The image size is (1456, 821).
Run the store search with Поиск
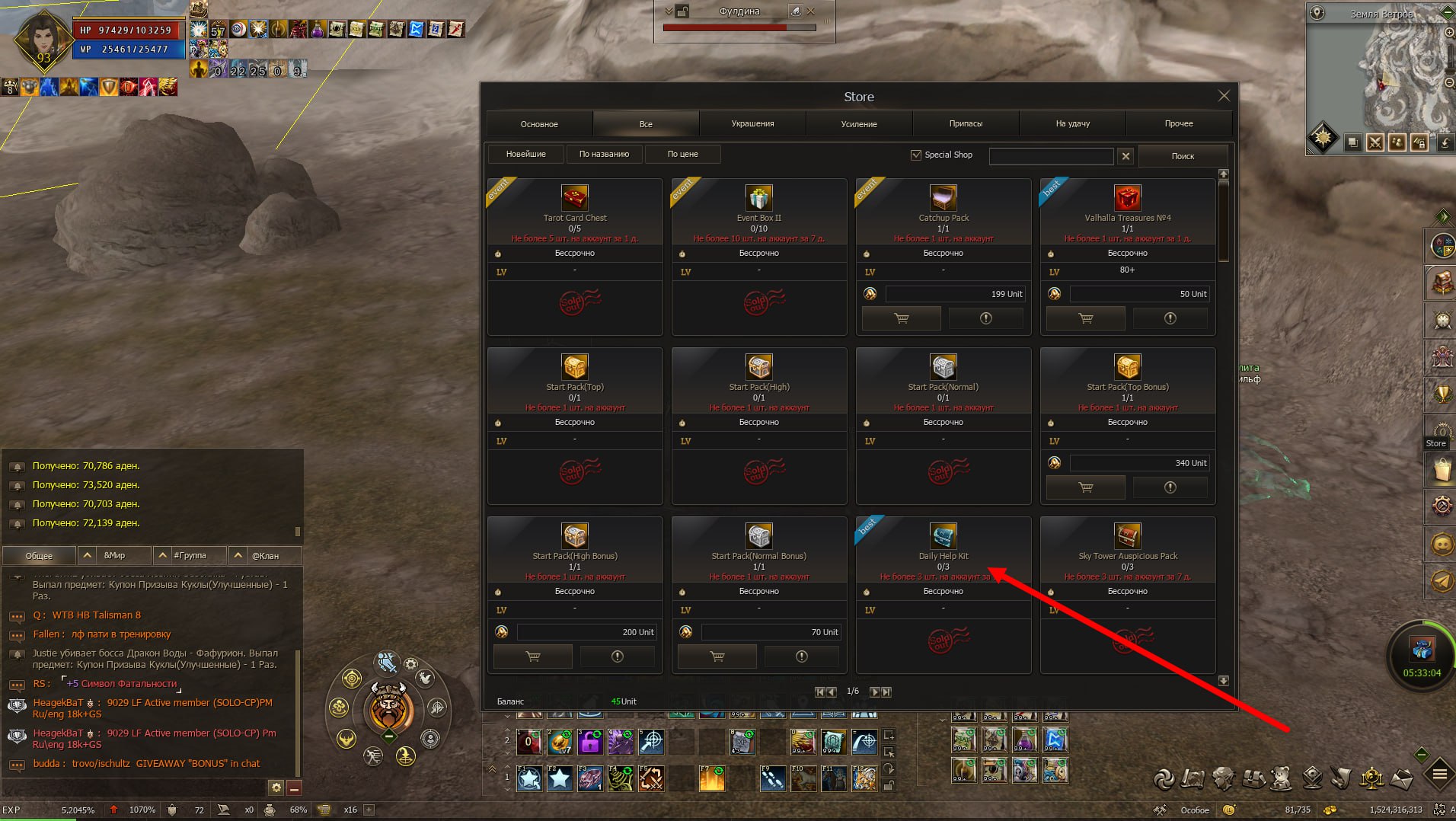(1182, 155)
